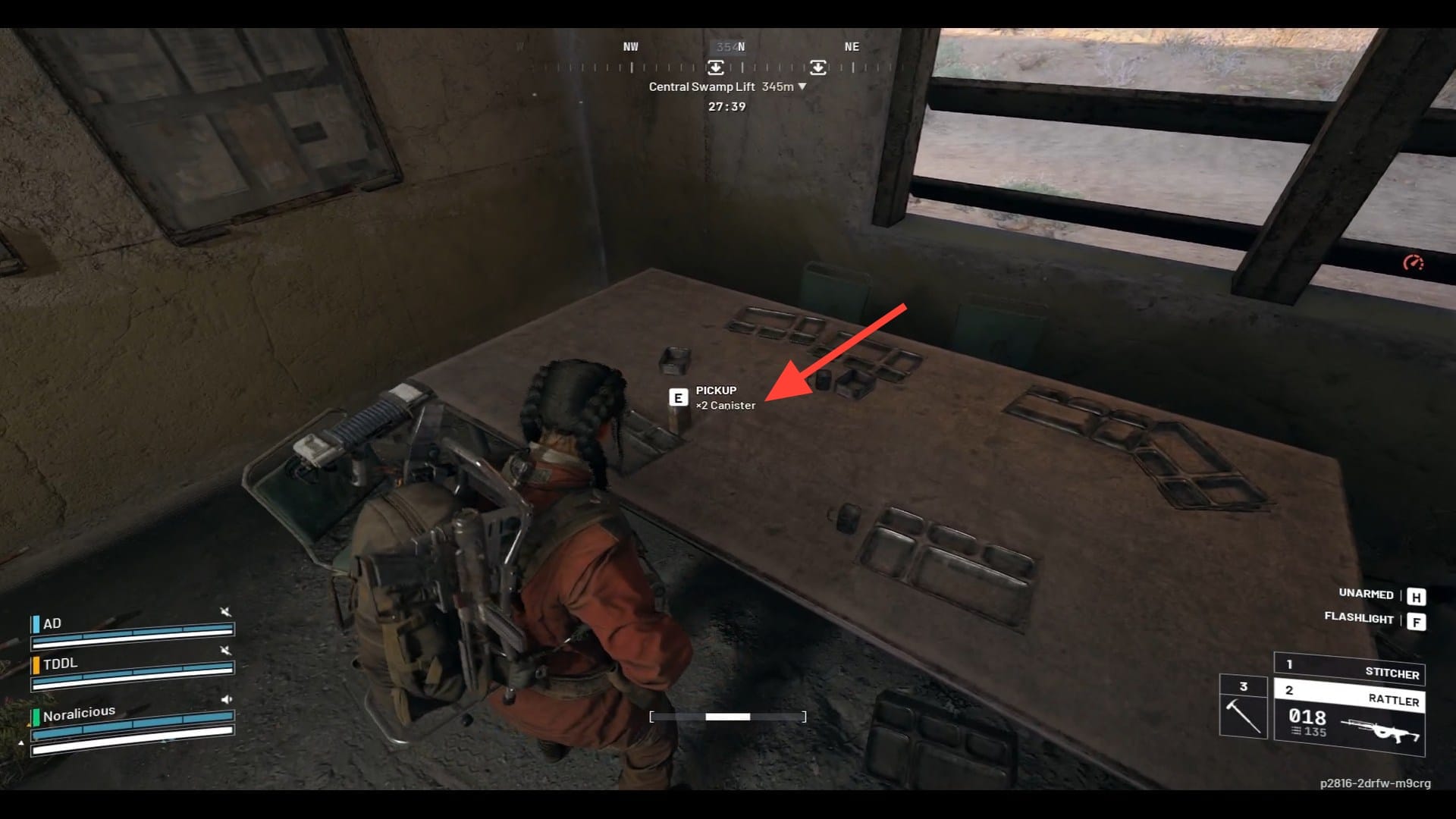The height and width of the screenshot is (819, 1456).
Task: Unmute teammate AD's crossed speaker icon
Action: [225, 613]
